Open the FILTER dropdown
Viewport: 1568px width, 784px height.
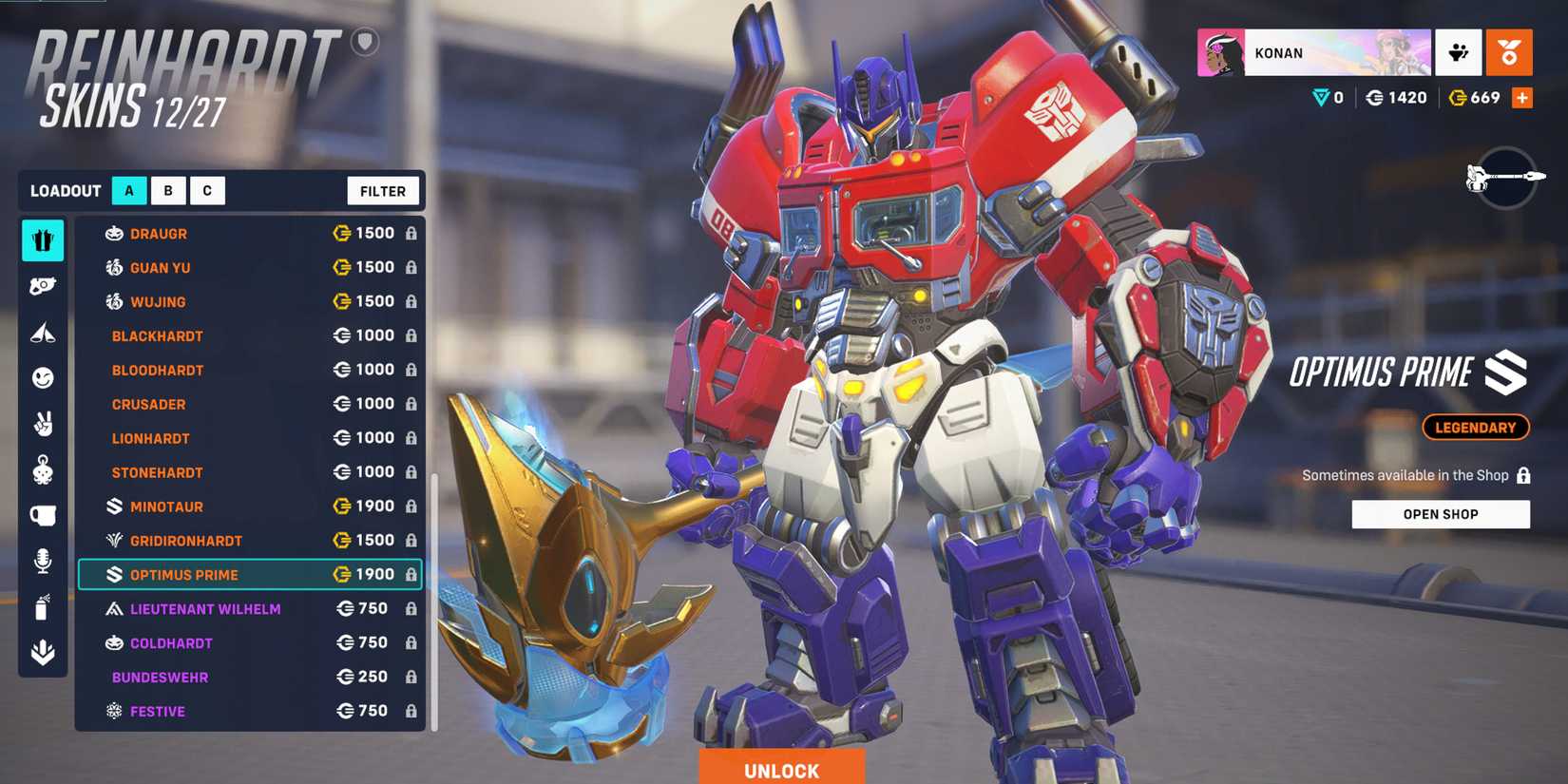(x=383, y=190)
